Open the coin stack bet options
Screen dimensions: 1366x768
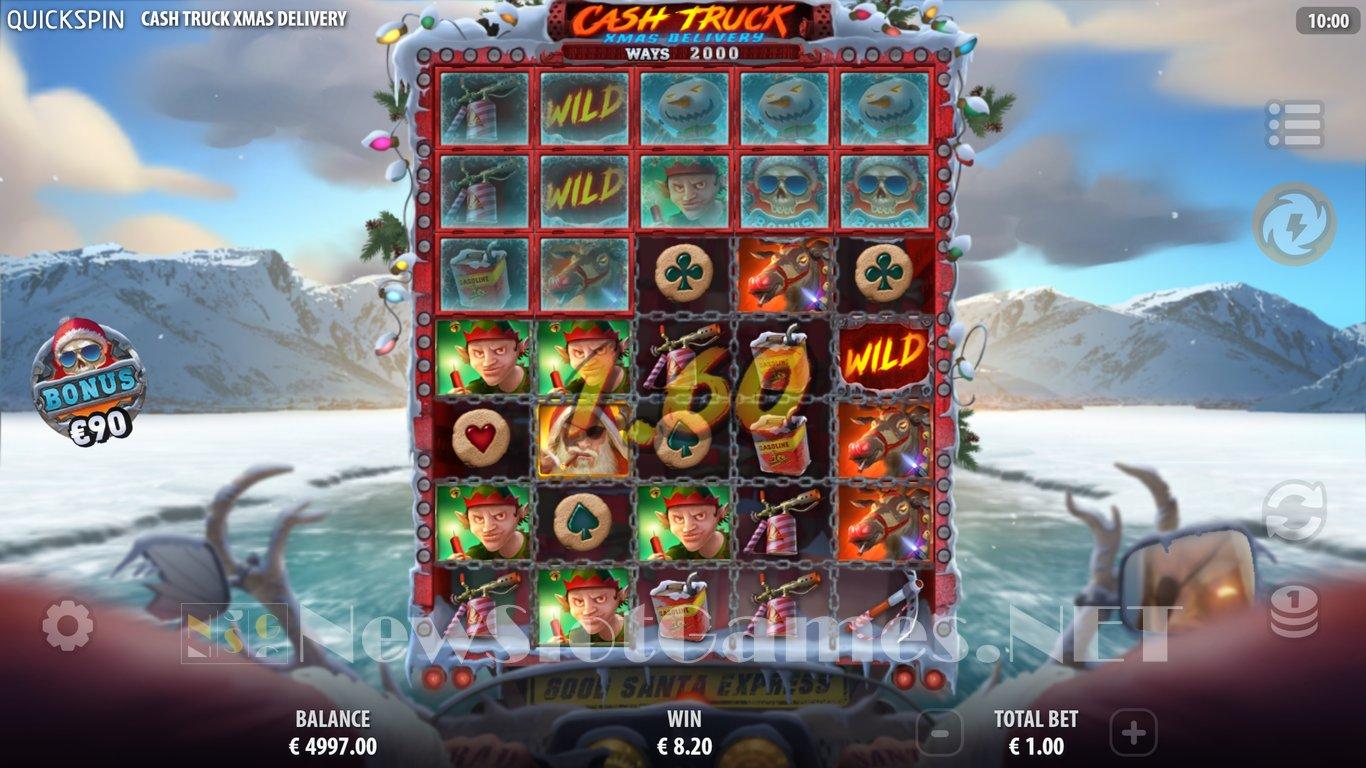[1294, 611]
